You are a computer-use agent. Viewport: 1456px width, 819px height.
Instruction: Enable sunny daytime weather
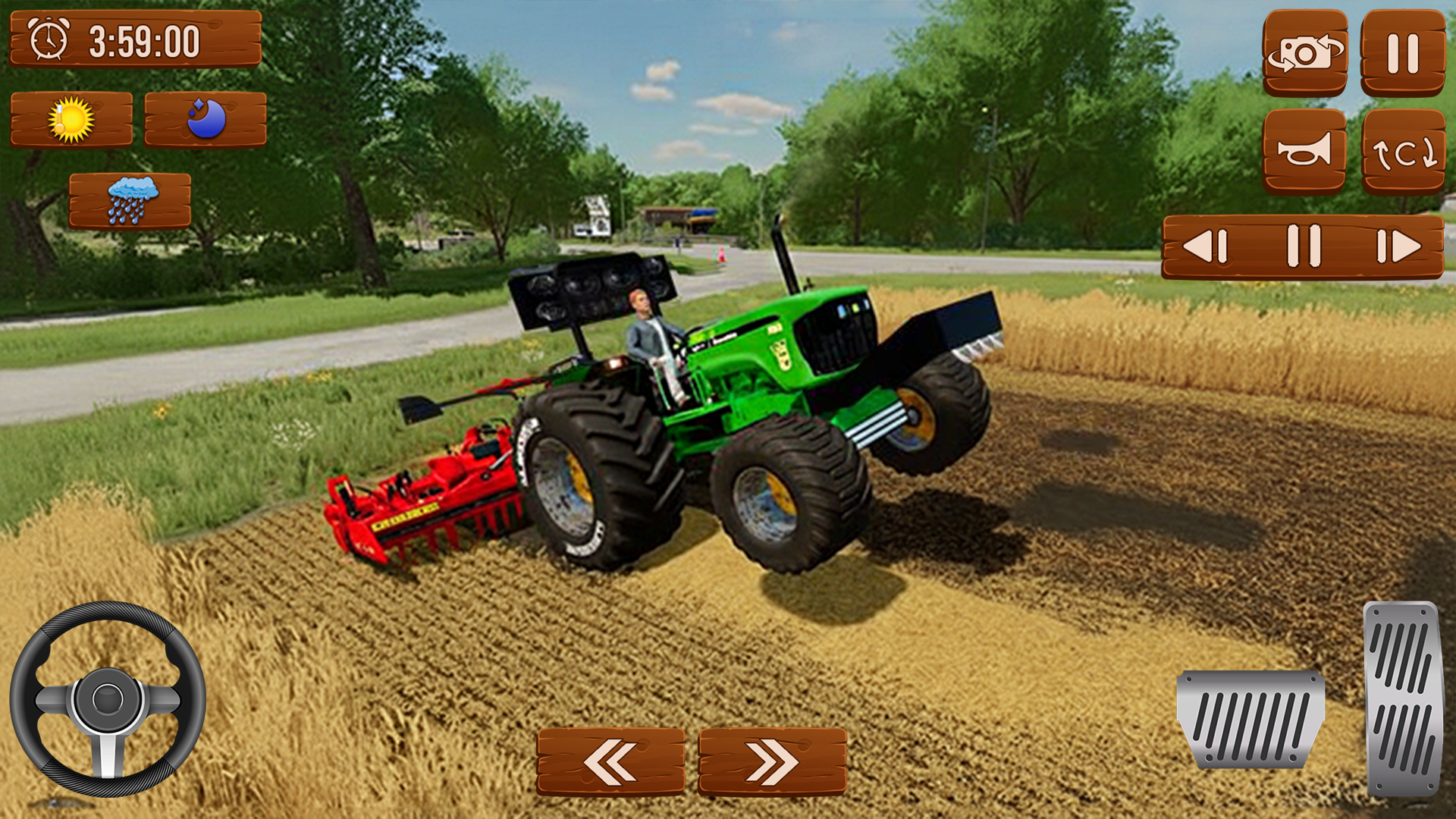pyautogui.click(x=74, y=118)
